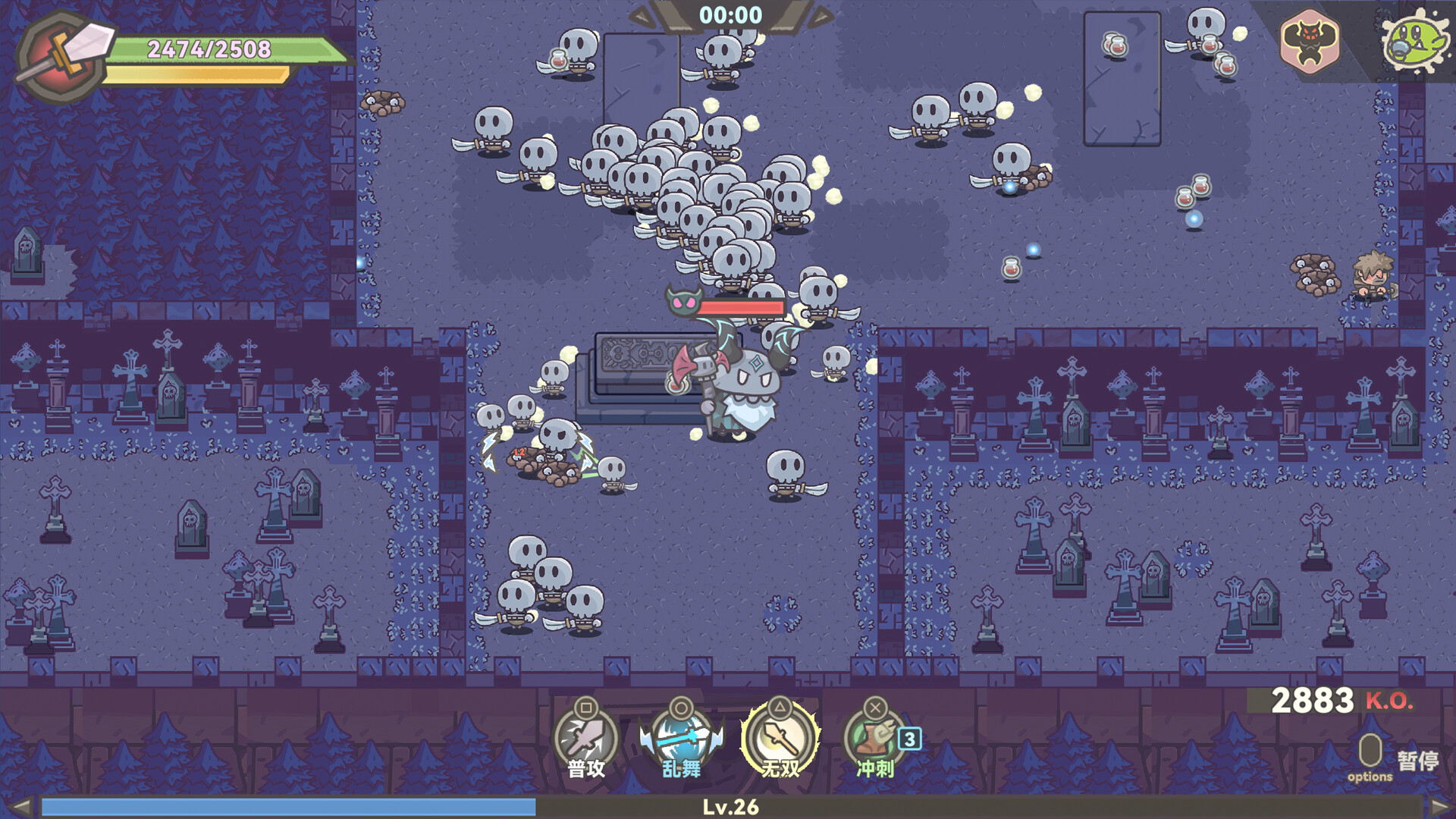The width and height of the screenshot is (1456, 819).
Task: Open the red demon badge in top-right corner
Action: click(1310, 42)
